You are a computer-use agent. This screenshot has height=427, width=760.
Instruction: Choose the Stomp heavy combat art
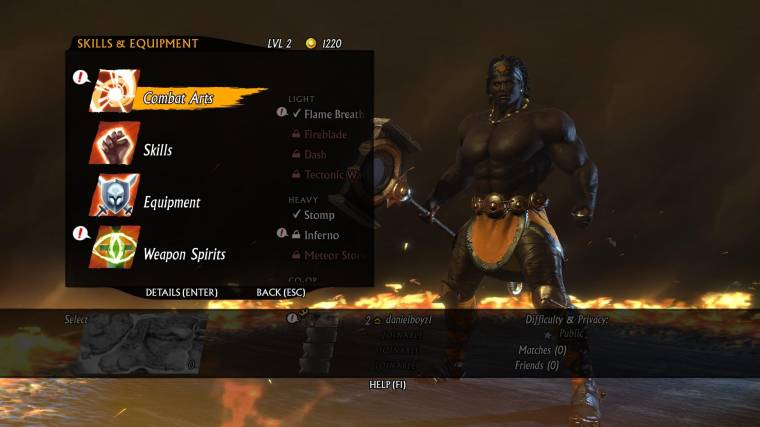(319, 215)
